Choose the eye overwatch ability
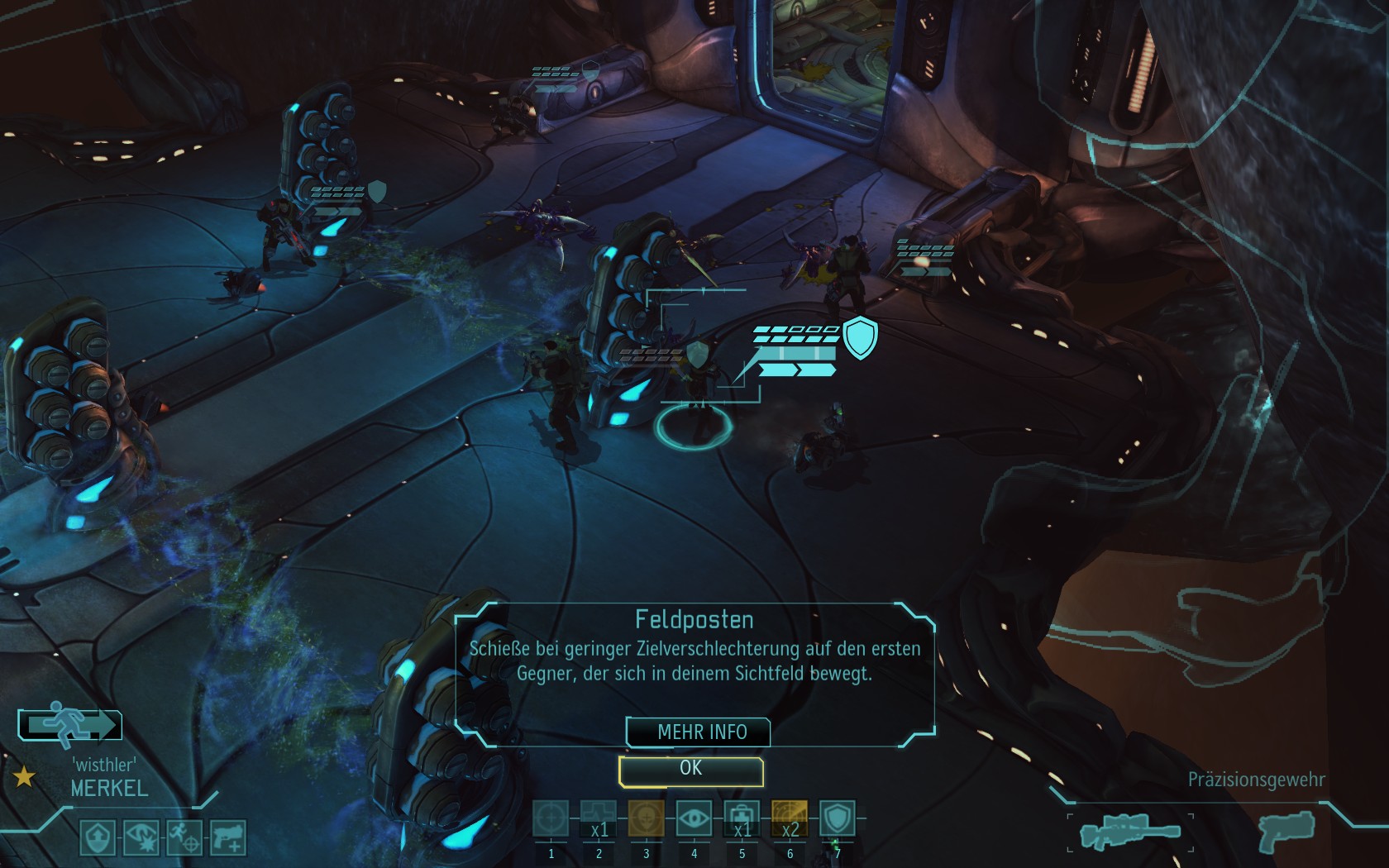 (x=694, y=820)
